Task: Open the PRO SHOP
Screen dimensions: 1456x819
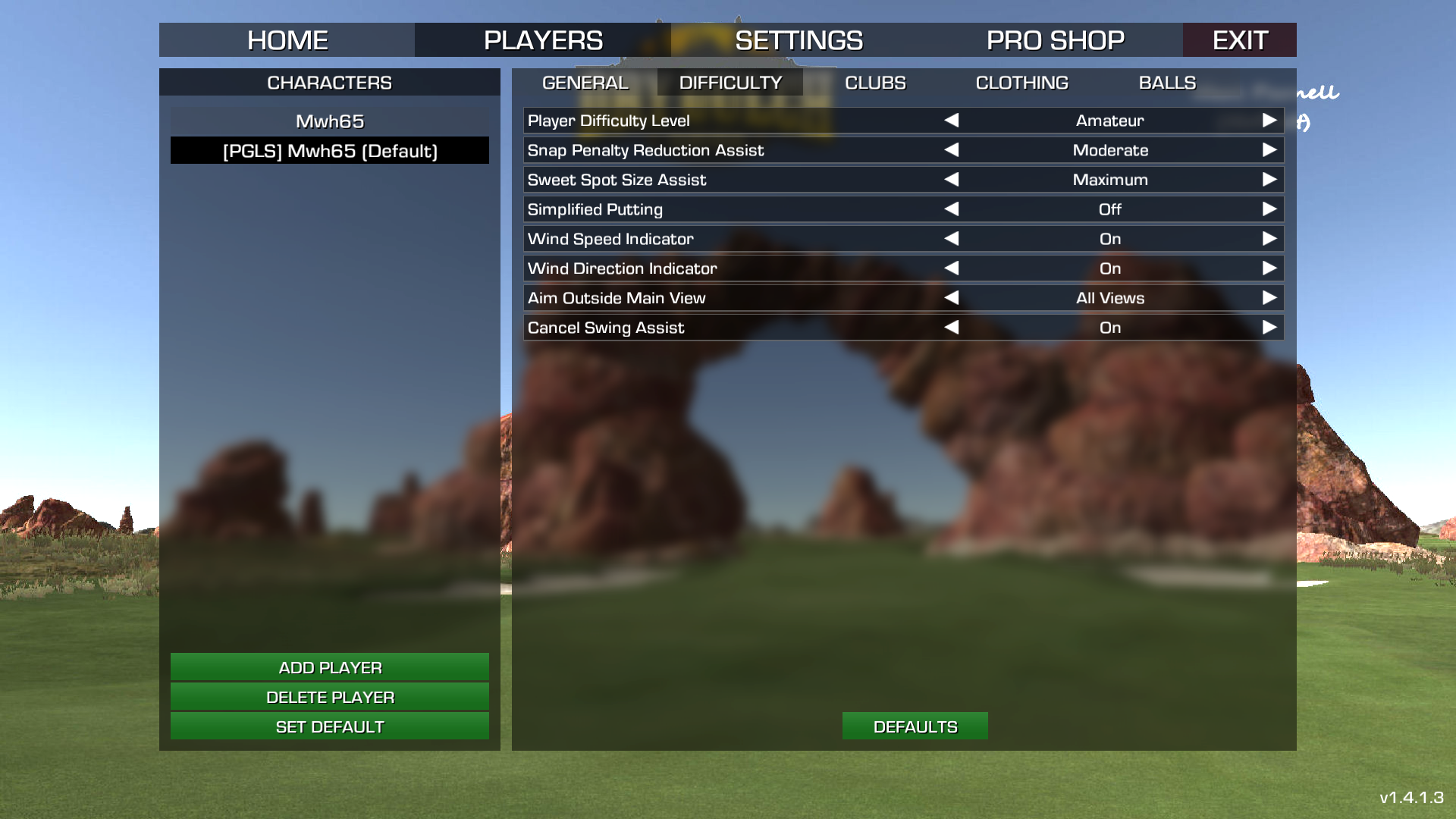Action: pos(1055,40)
